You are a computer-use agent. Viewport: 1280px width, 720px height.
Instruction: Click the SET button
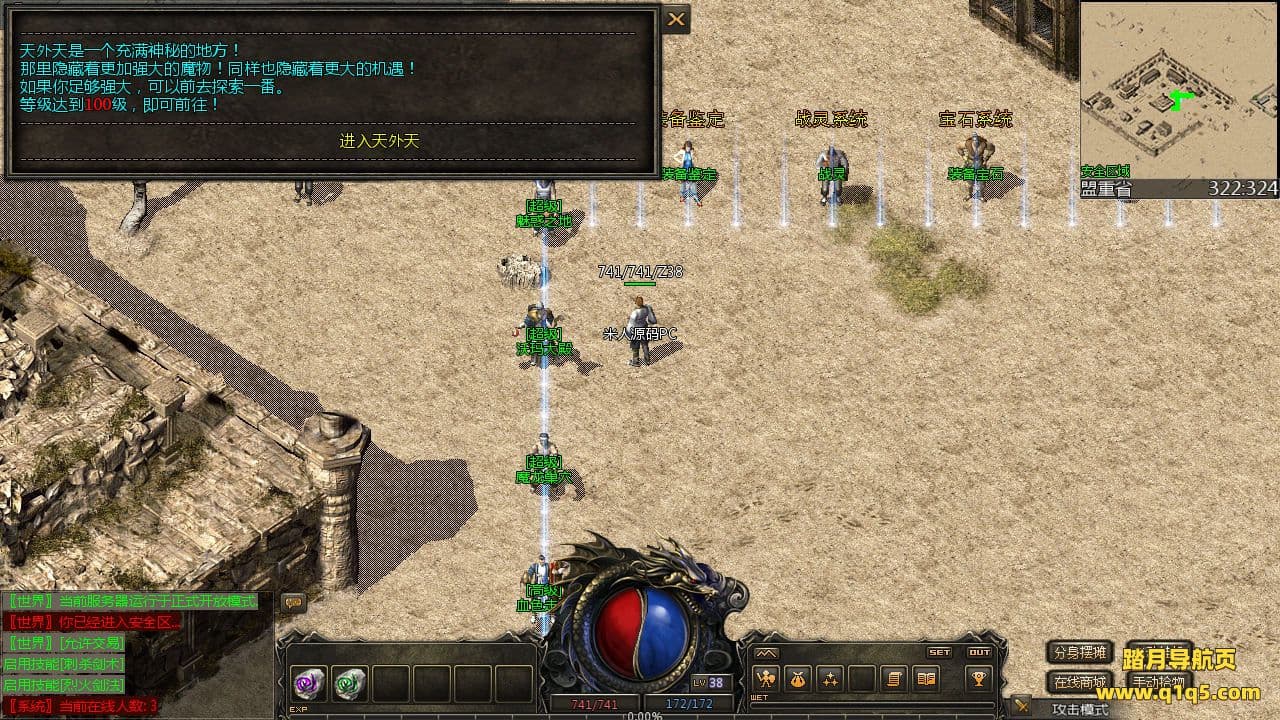939,652
